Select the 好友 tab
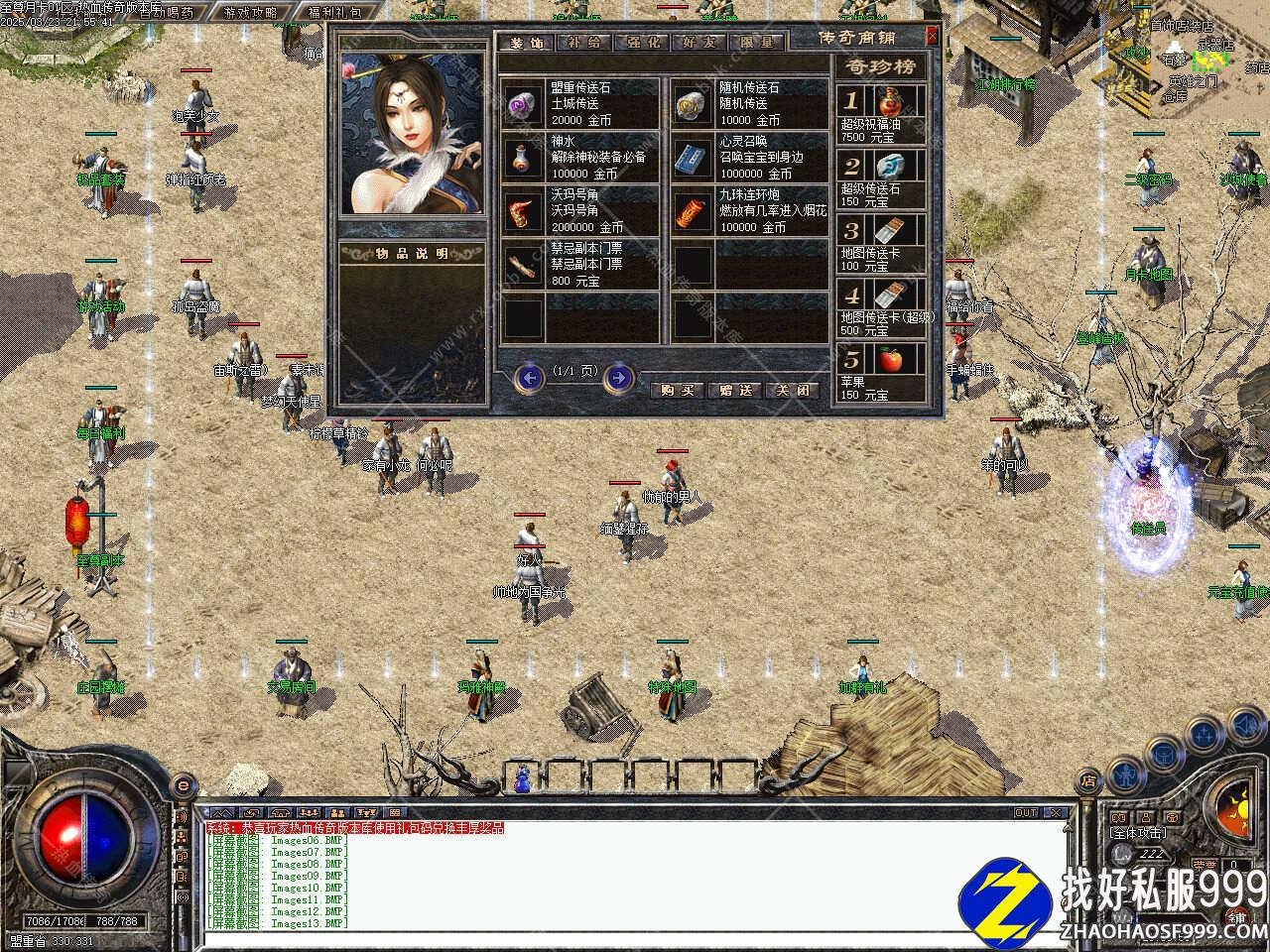This screenshot has width=1270, height=952. (698, 43)
